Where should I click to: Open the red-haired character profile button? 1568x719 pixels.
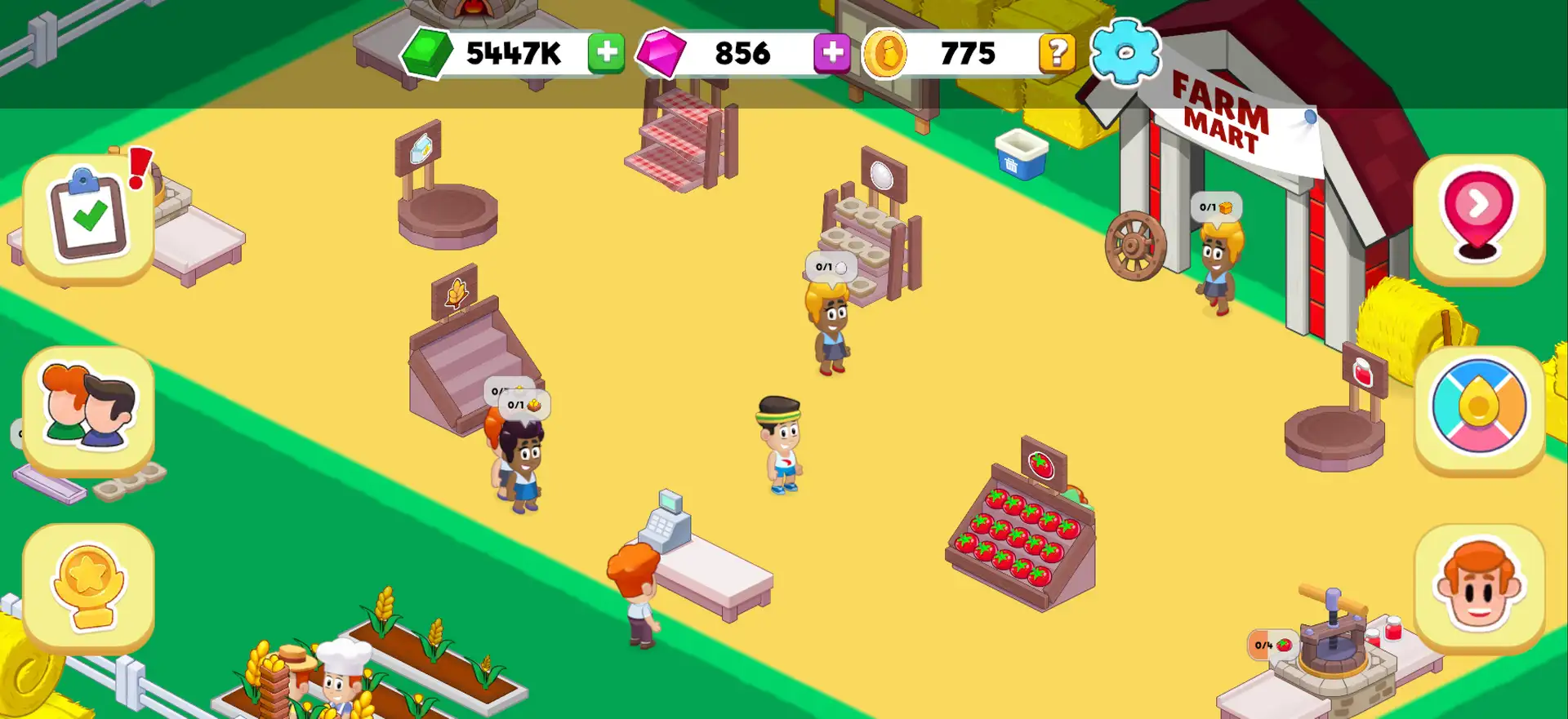[x=1478, y=588]
